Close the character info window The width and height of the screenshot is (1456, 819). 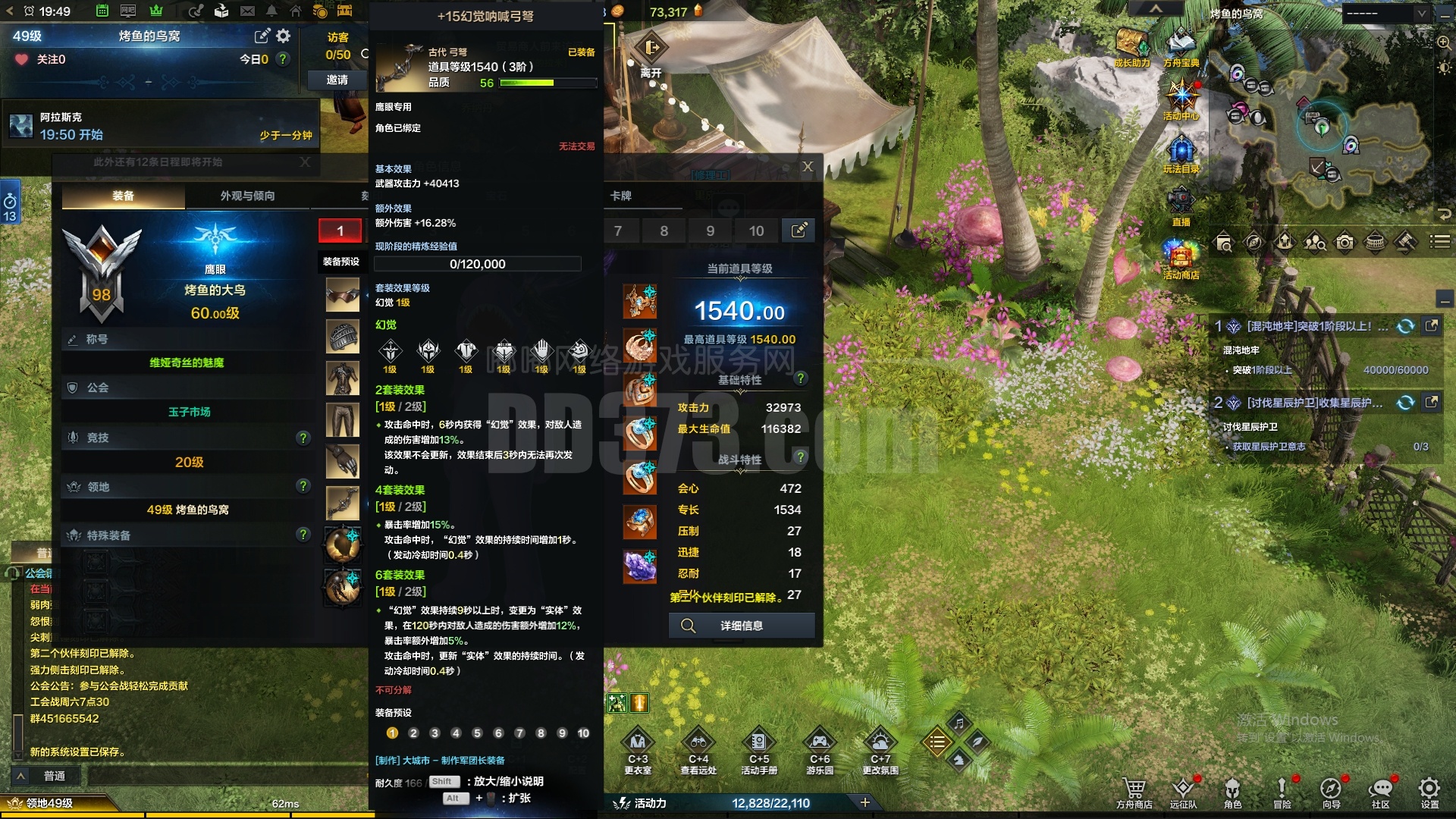[808, 167]
